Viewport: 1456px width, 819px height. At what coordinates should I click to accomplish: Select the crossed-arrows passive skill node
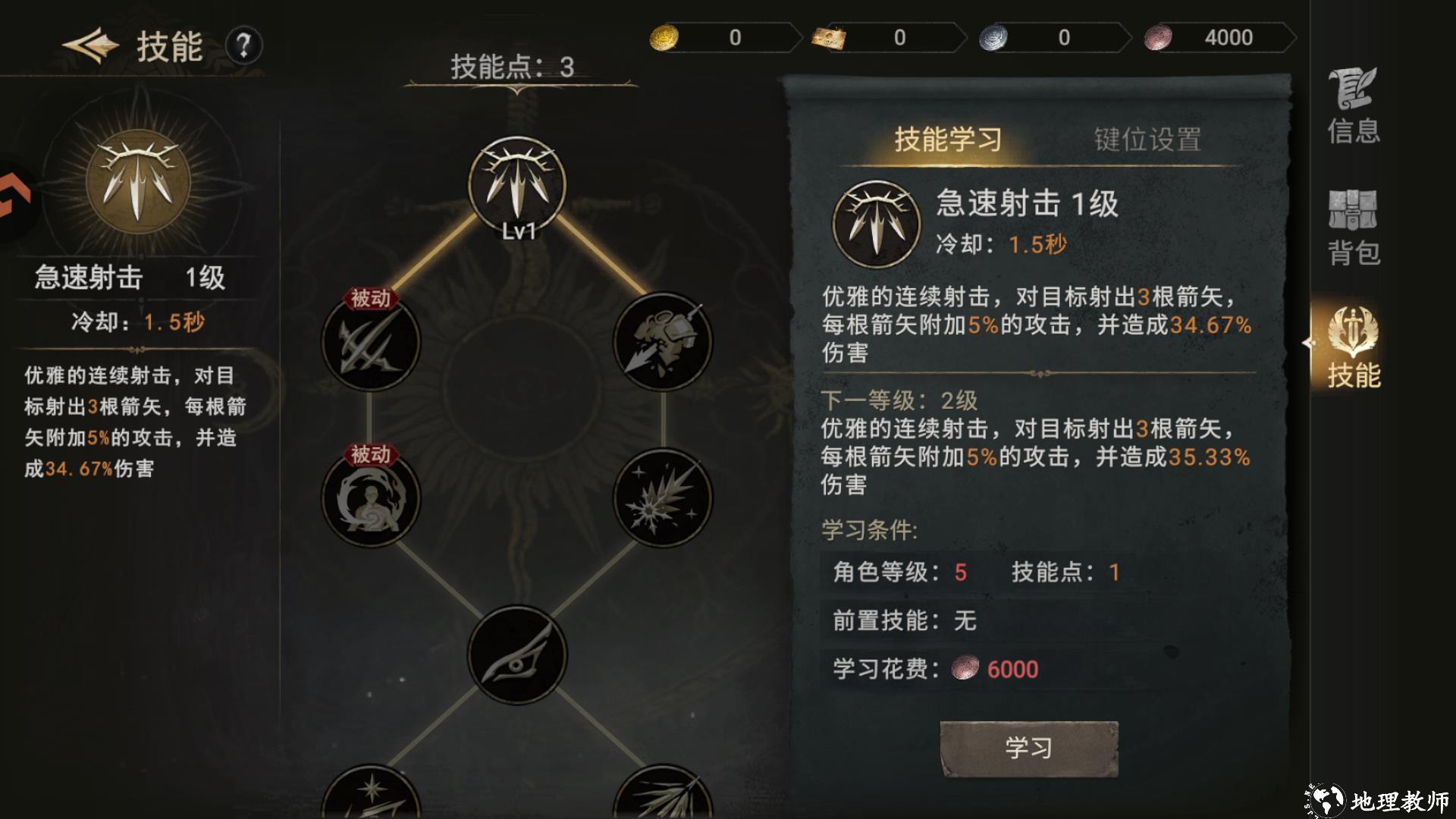coord(371,343)
